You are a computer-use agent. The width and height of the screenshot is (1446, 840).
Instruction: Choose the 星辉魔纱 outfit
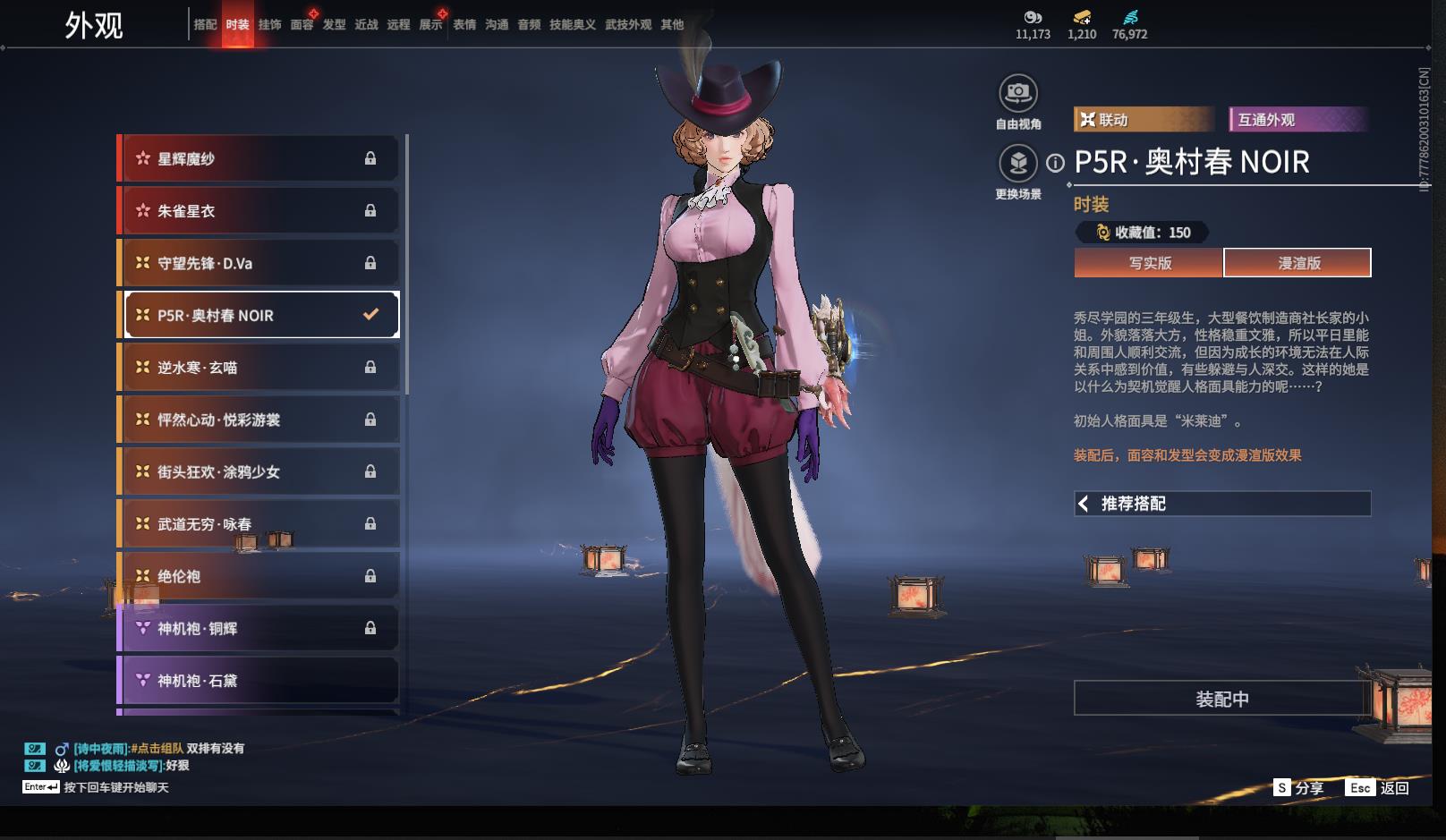[x=258, y=159]
